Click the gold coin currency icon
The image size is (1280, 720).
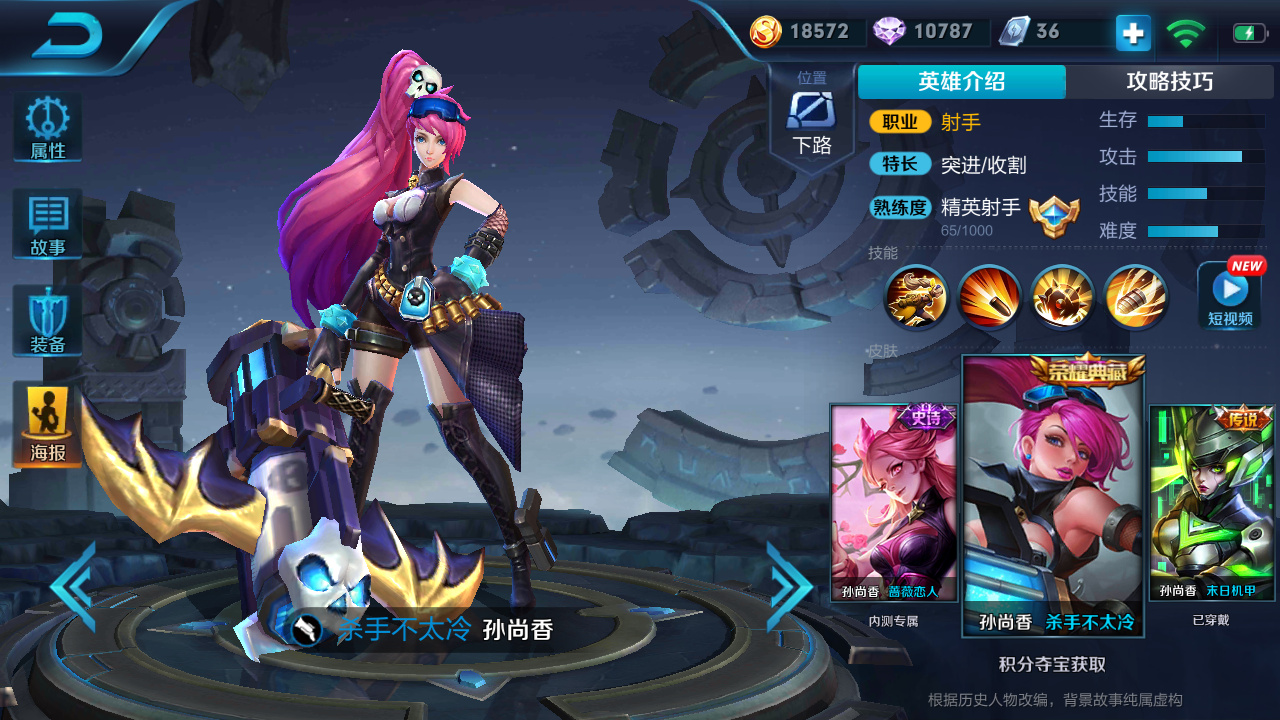click(766, 31)
